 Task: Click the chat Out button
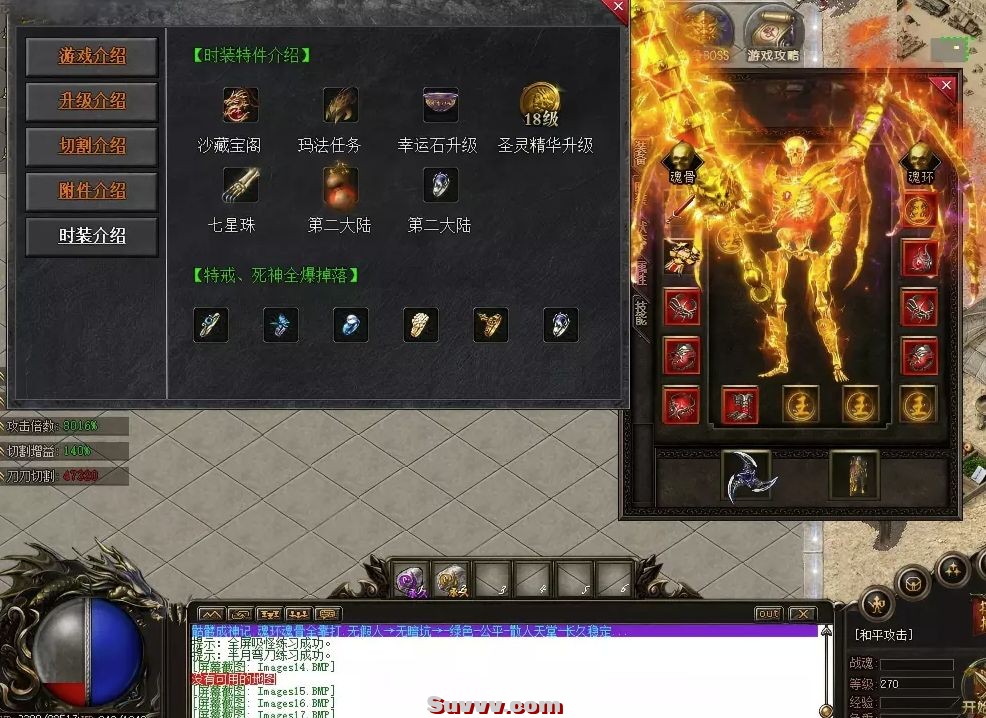pyautogui.click(x=768, y=613)
